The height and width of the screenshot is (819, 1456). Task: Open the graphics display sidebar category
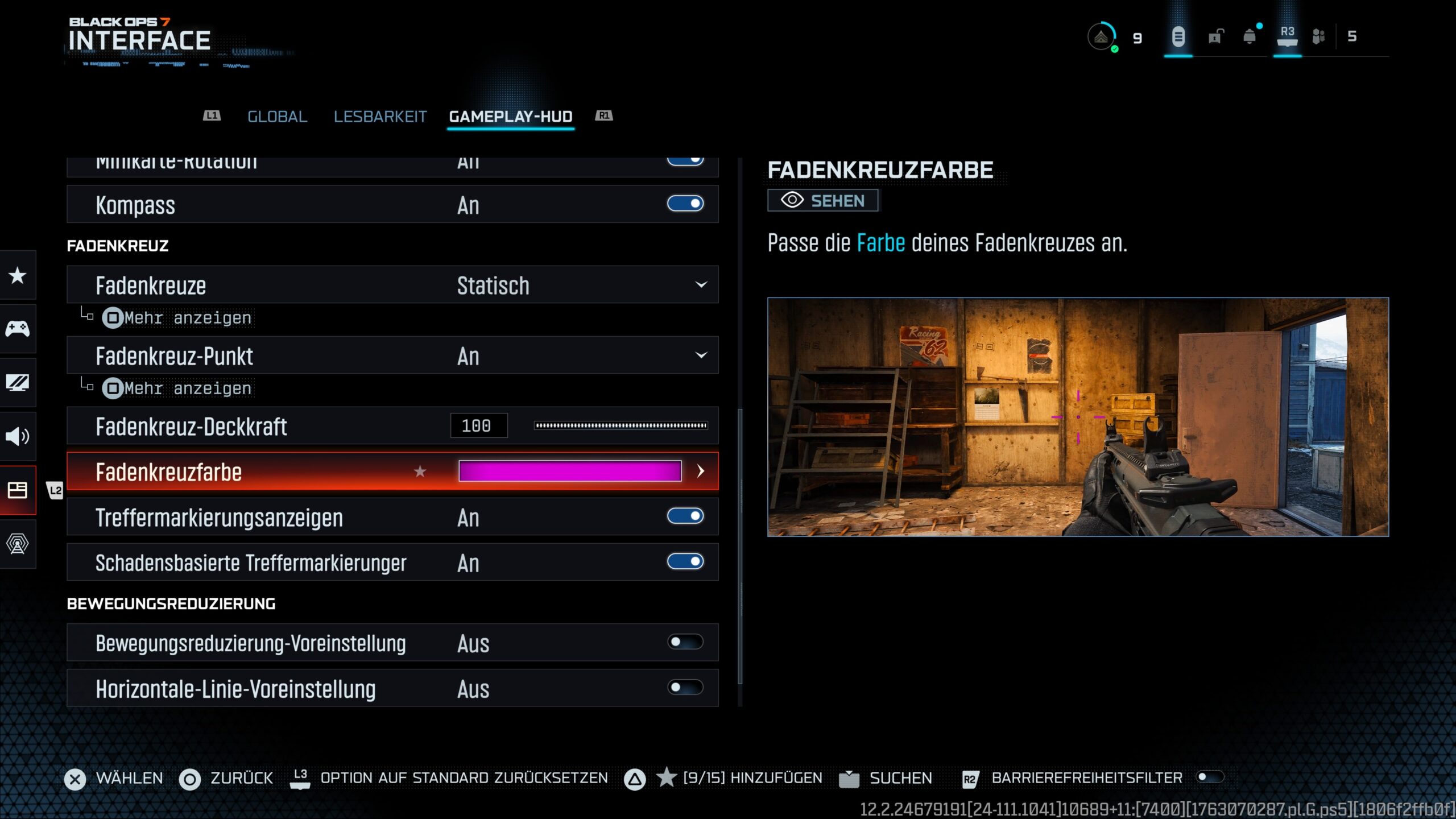tap(18, 382)
